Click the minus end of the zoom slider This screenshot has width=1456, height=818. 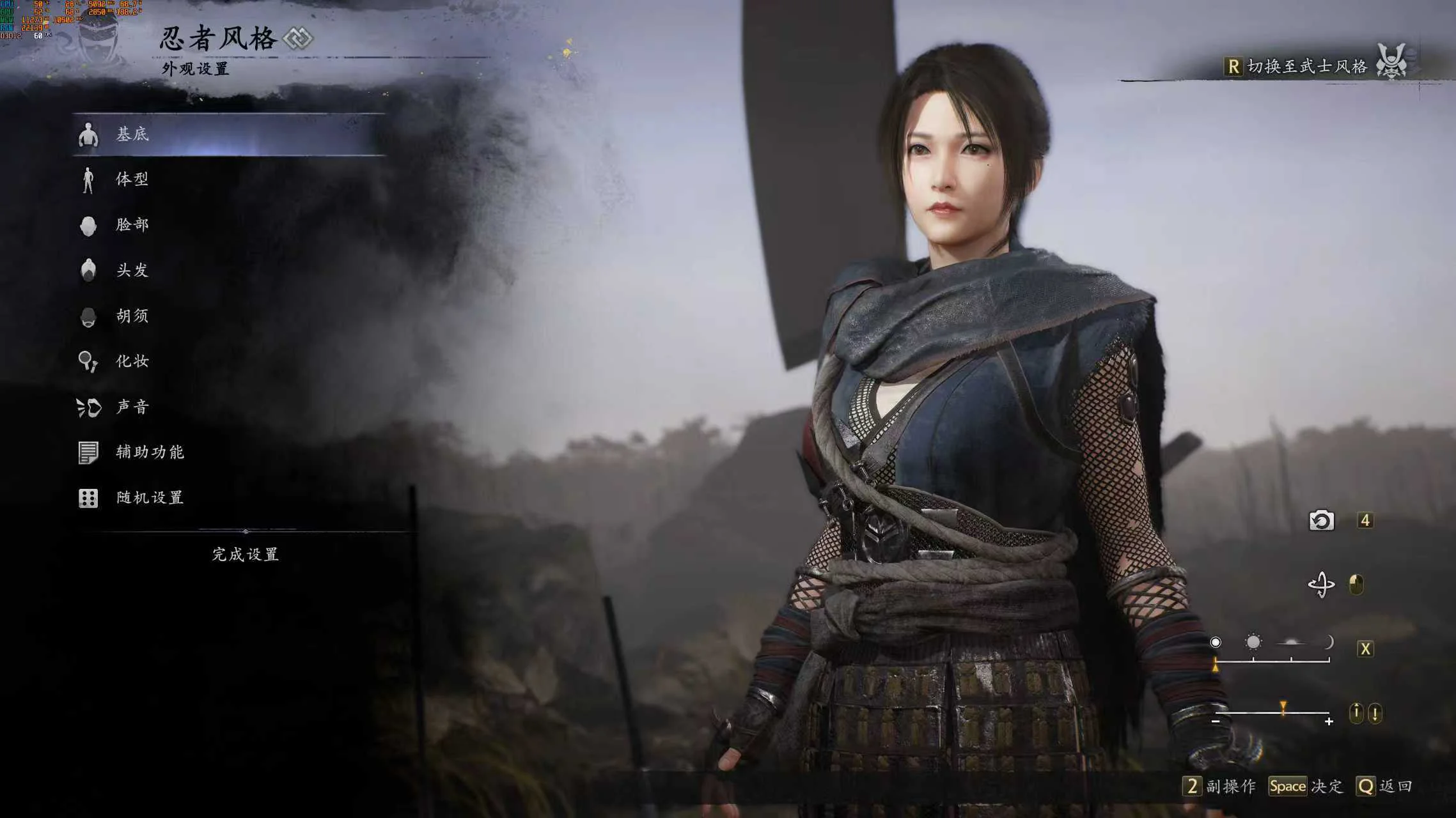click(1216, 722)
